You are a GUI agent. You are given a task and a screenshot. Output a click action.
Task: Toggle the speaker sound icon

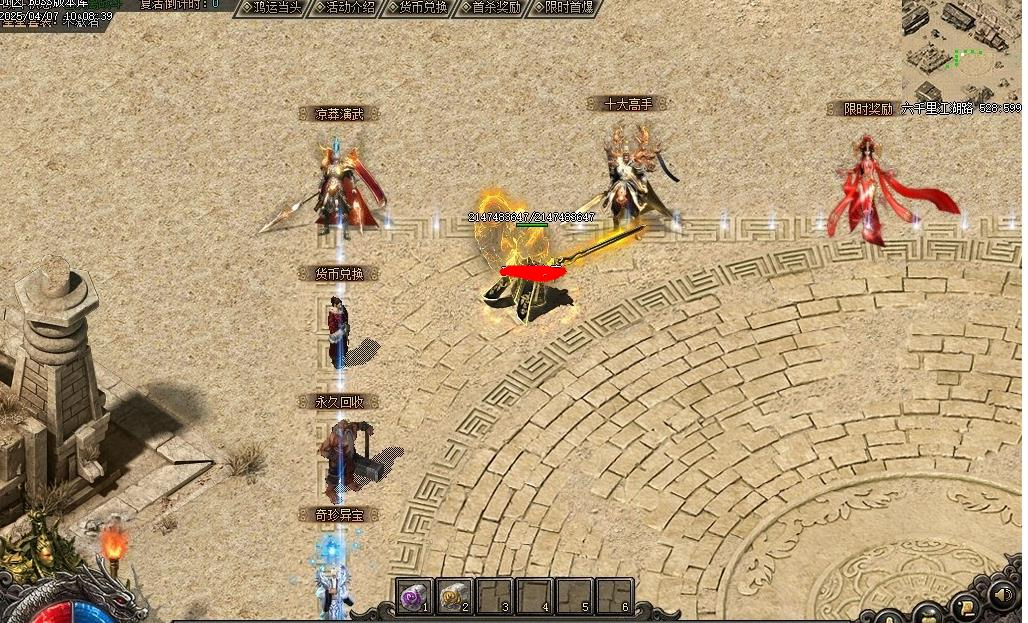(x=1003, y=596)
